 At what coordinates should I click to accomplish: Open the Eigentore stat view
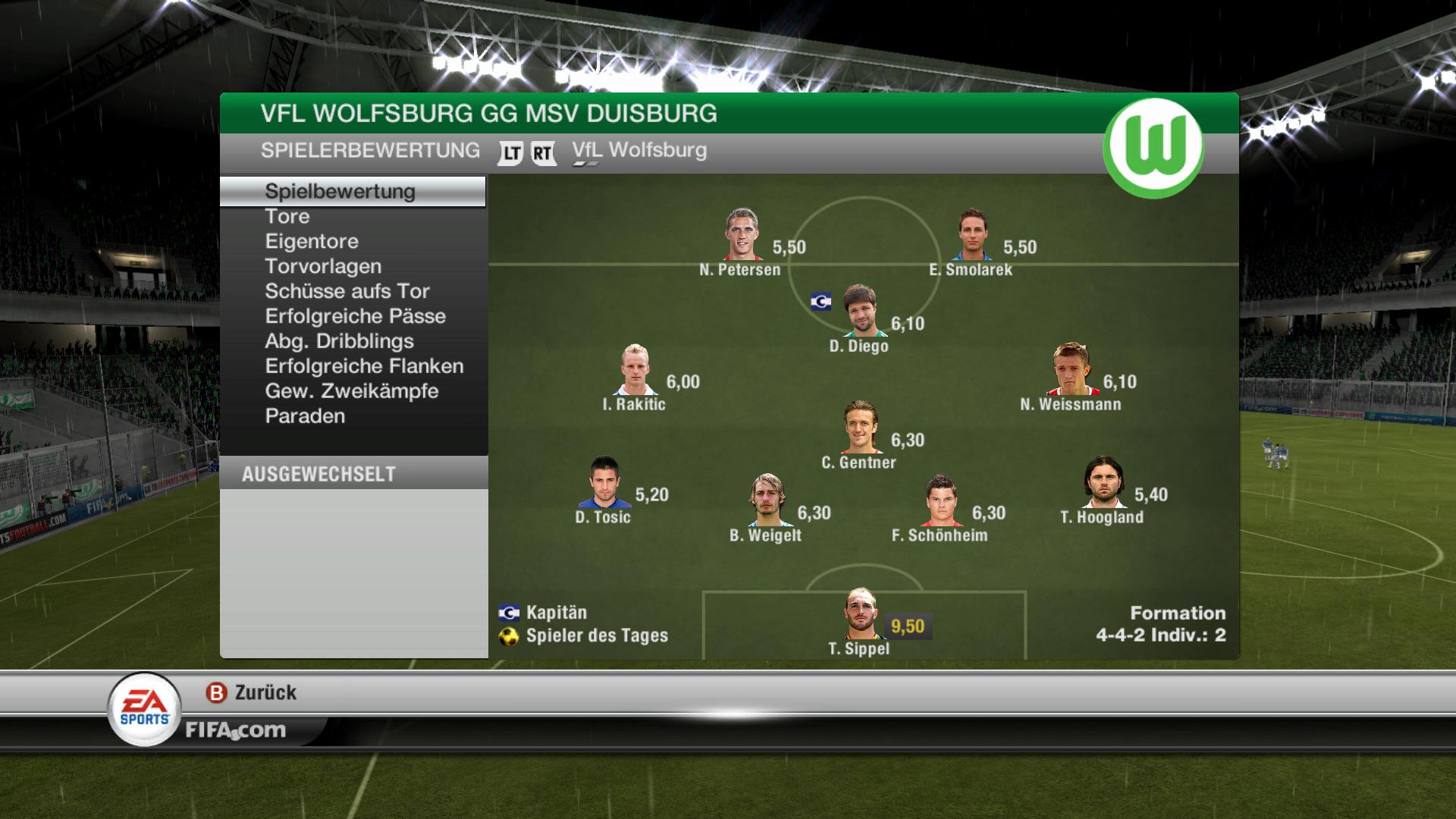(x=312, y=242)
